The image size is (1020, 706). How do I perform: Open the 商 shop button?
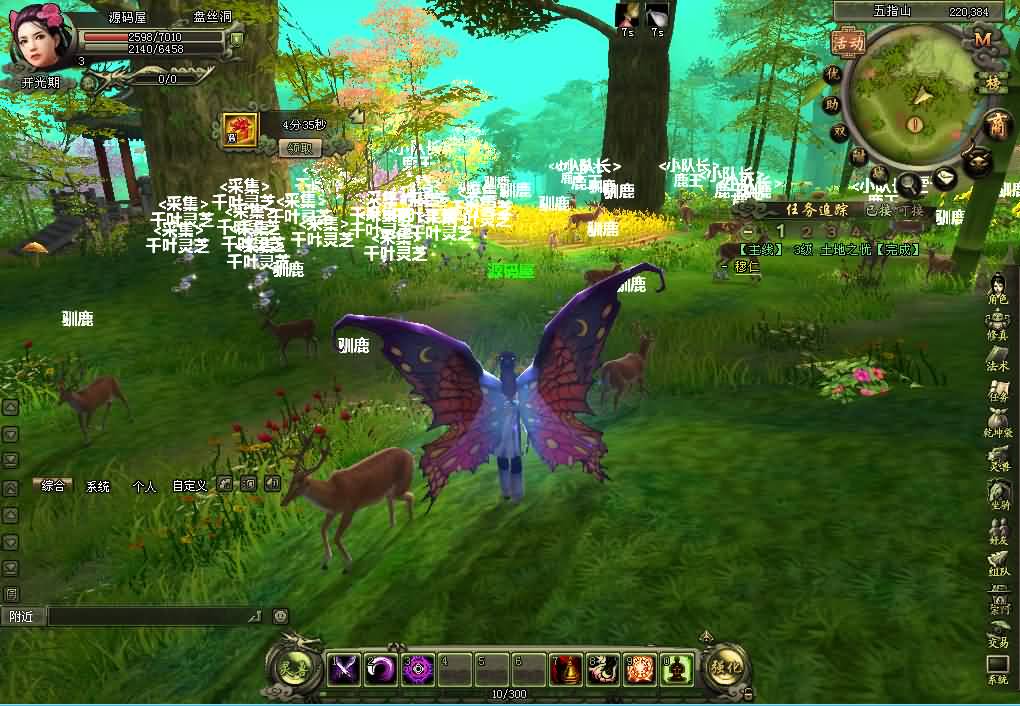click(996, 126)
